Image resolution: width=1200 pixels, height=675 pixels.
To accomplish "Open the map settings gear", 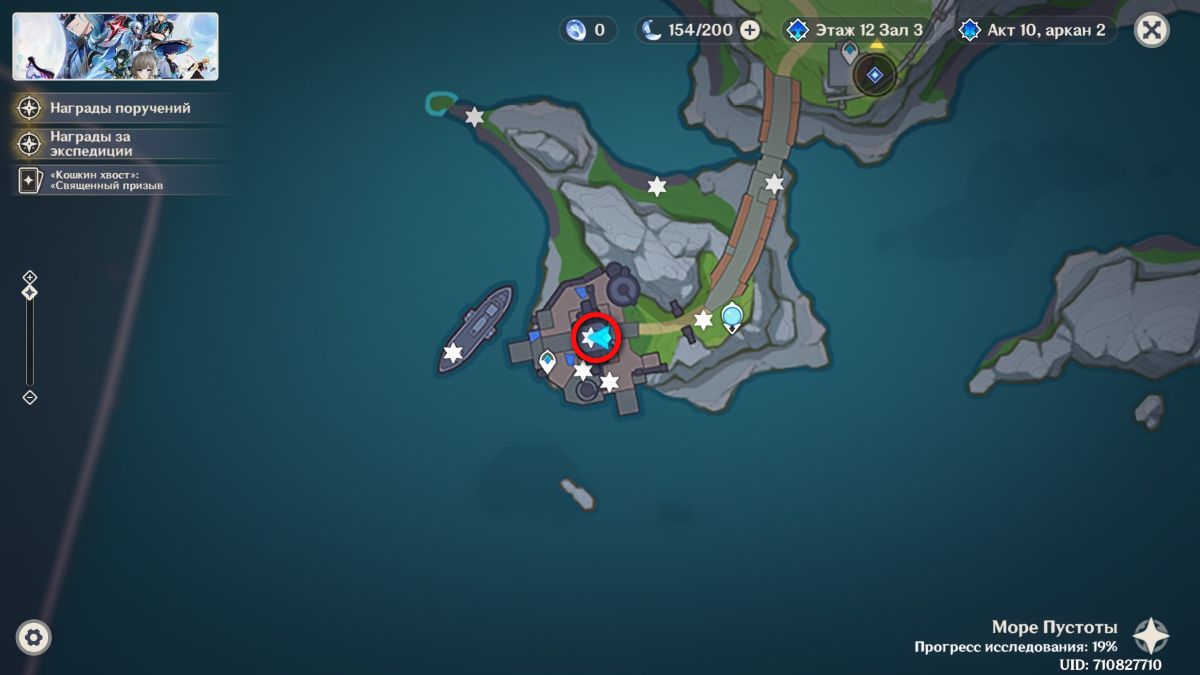I will [34, 637].
